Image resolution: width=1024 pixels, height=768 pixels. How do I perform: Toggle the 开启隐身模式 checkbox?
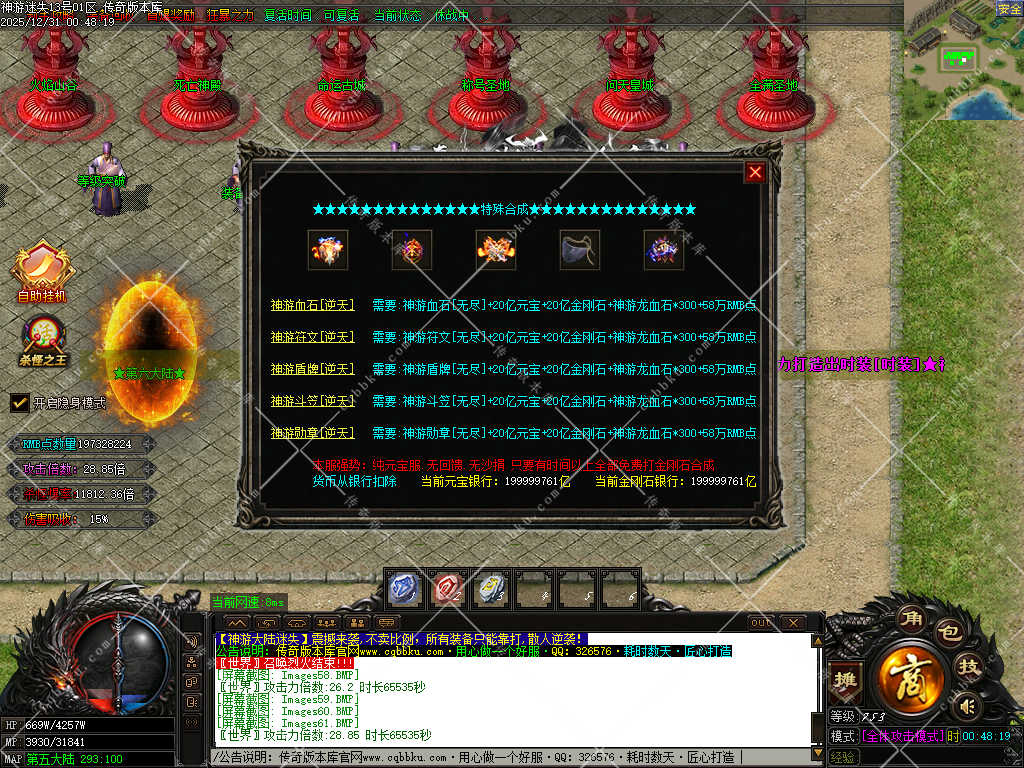click(x=19, y=403)
